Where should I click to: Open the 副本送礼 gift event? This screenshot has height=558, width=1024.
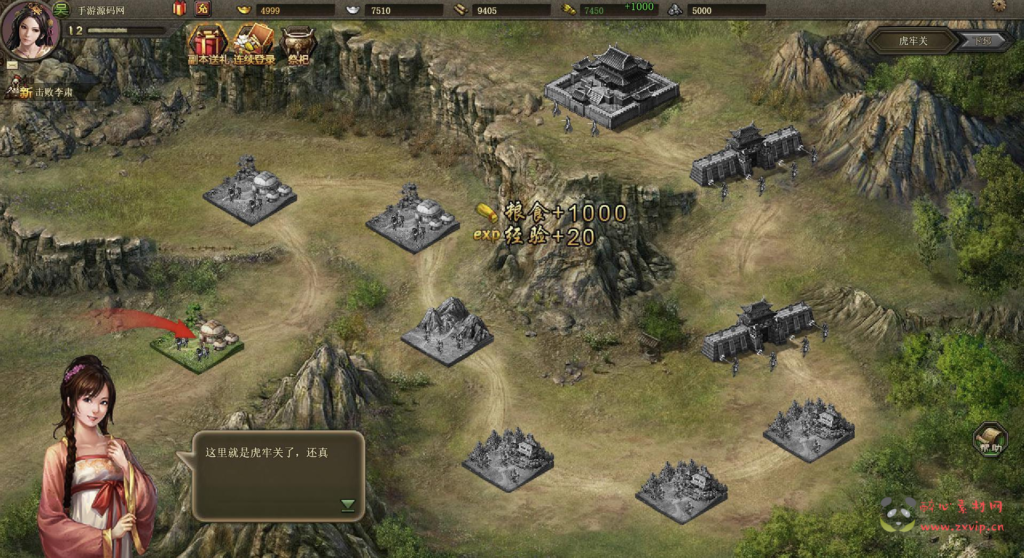(209, 45)
